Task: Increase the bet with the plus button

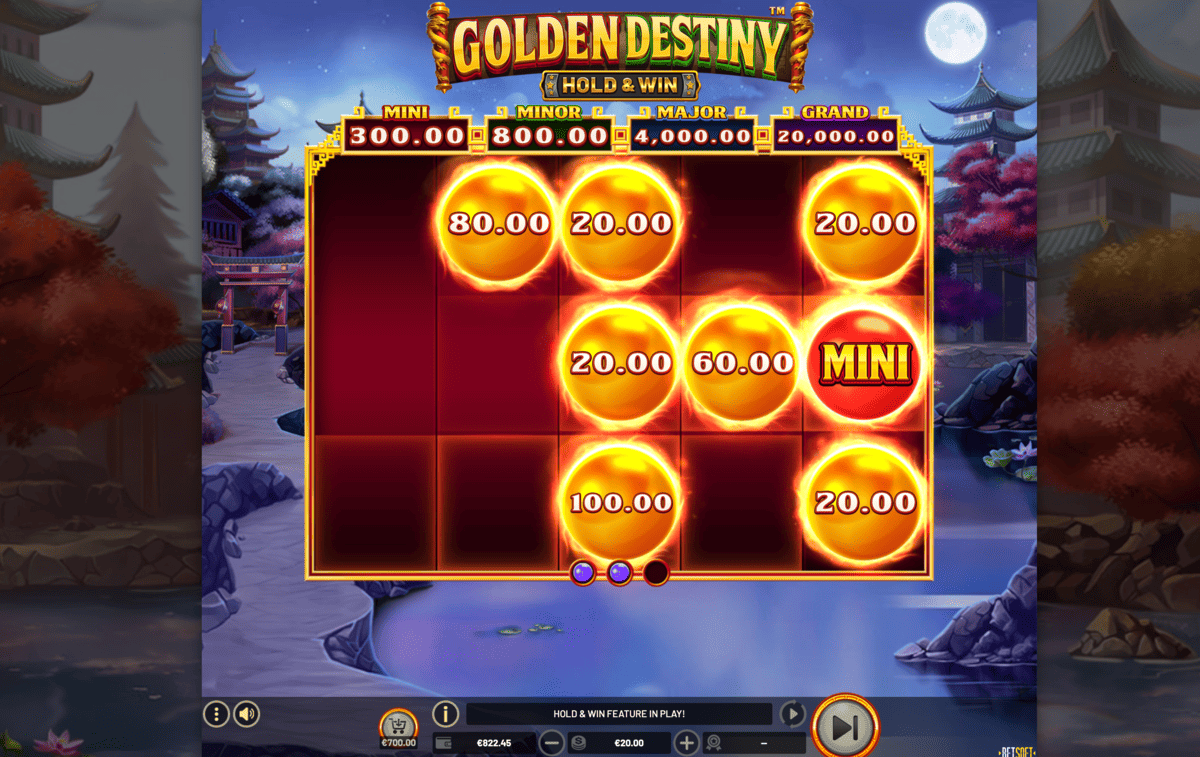Action: (x=686, y=743)
